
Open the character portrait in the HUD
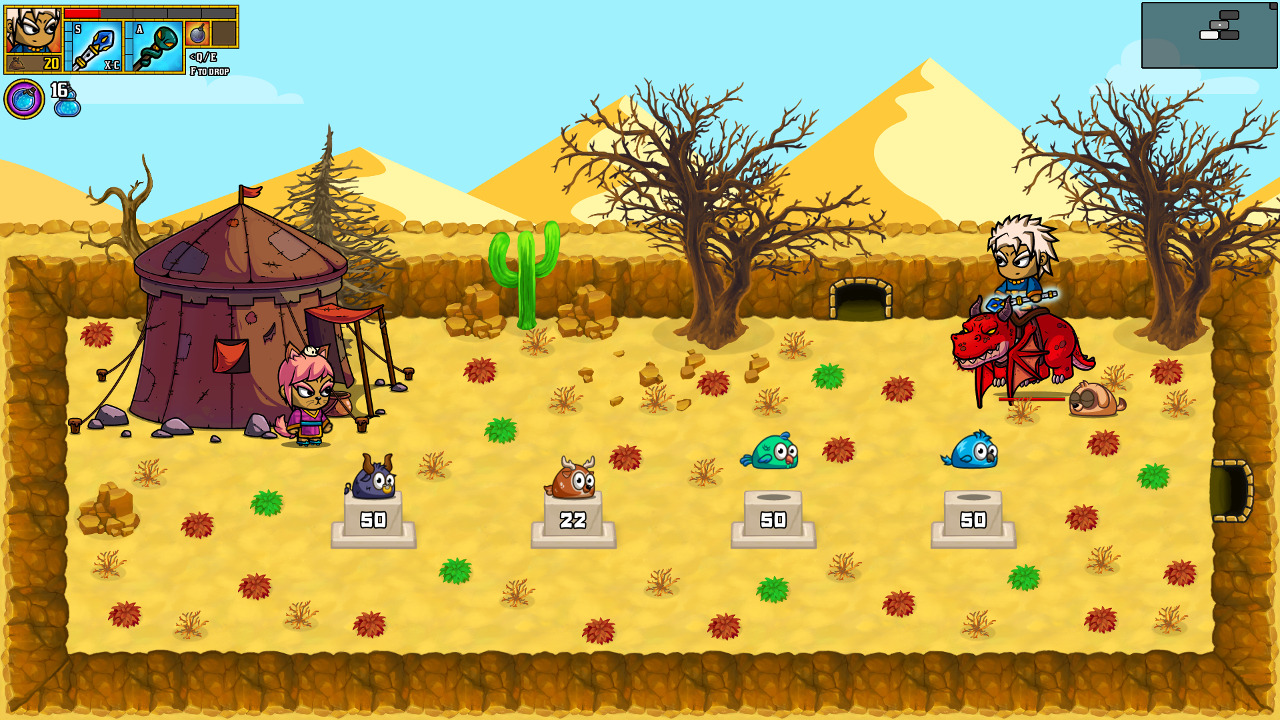[32, 28]
